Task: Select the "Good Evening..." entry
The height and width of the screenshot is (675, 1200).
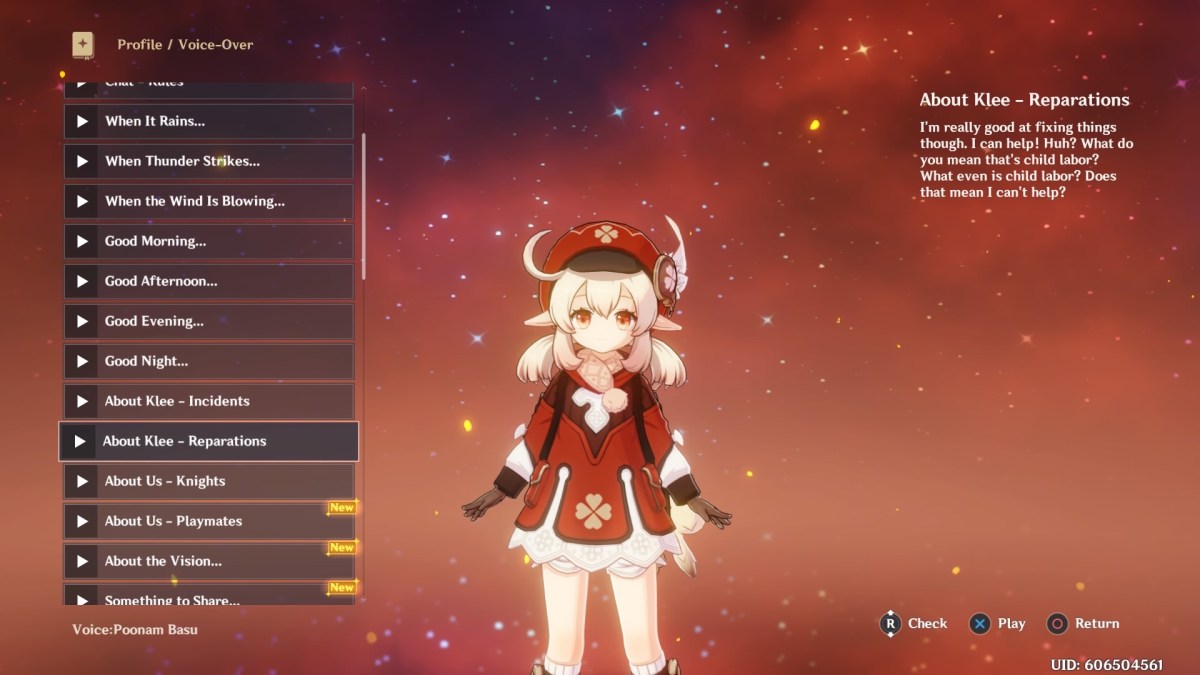Action: [208, 321]
